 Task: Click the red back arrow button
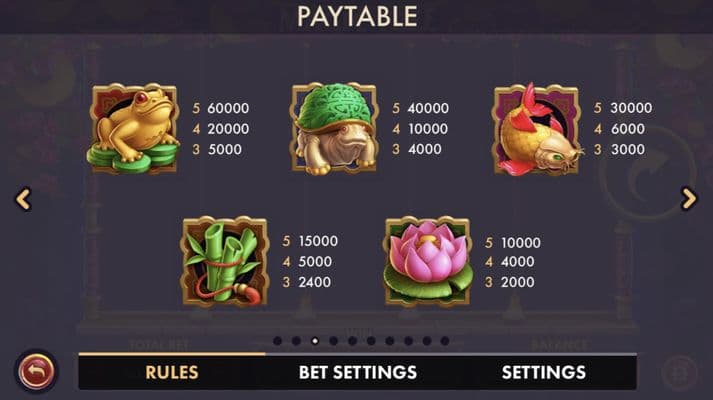[x=36, y=371]
